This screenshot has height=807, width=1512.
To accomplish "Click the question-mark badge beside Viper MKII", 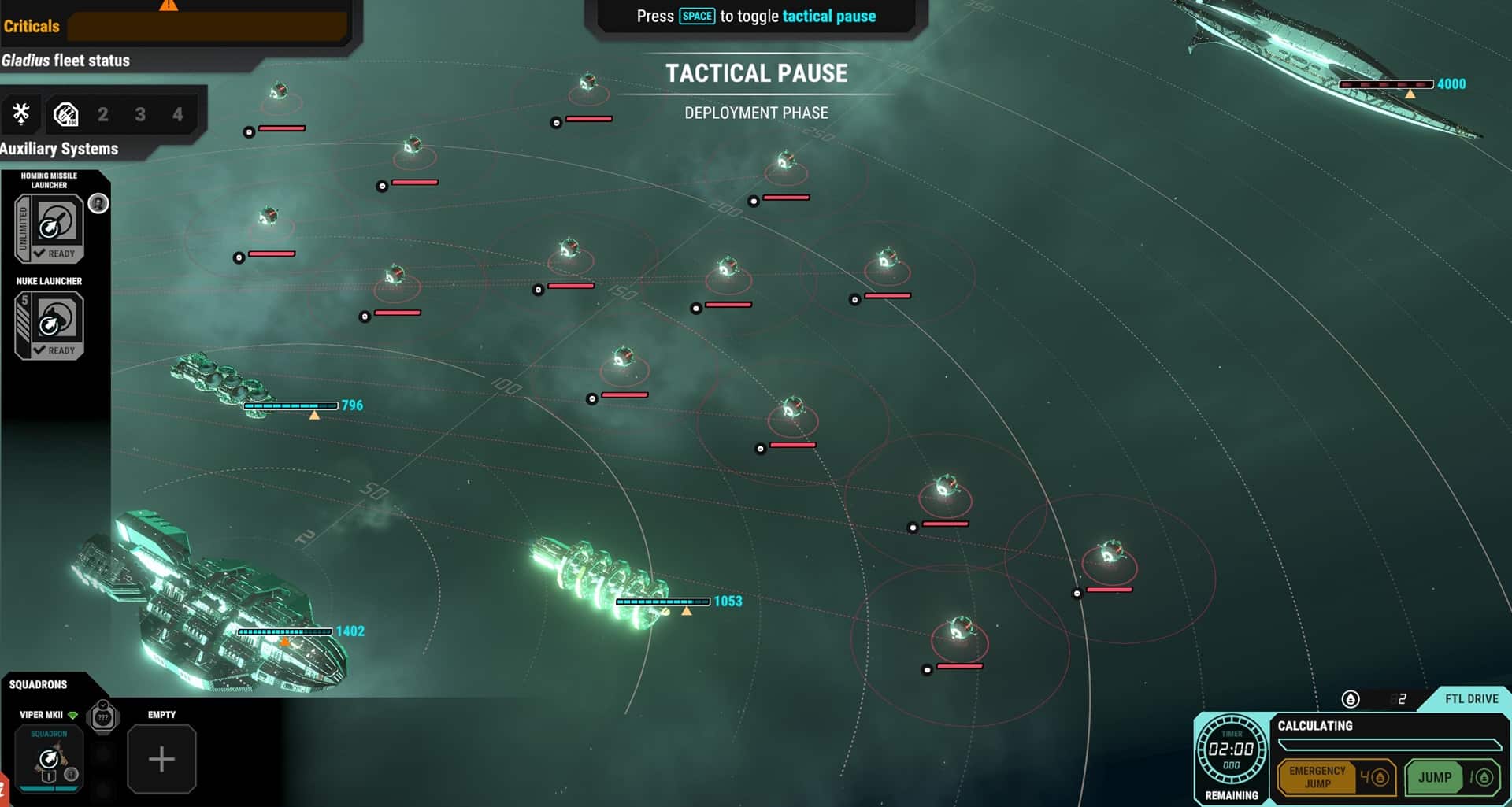I will [x=103, y=717].
